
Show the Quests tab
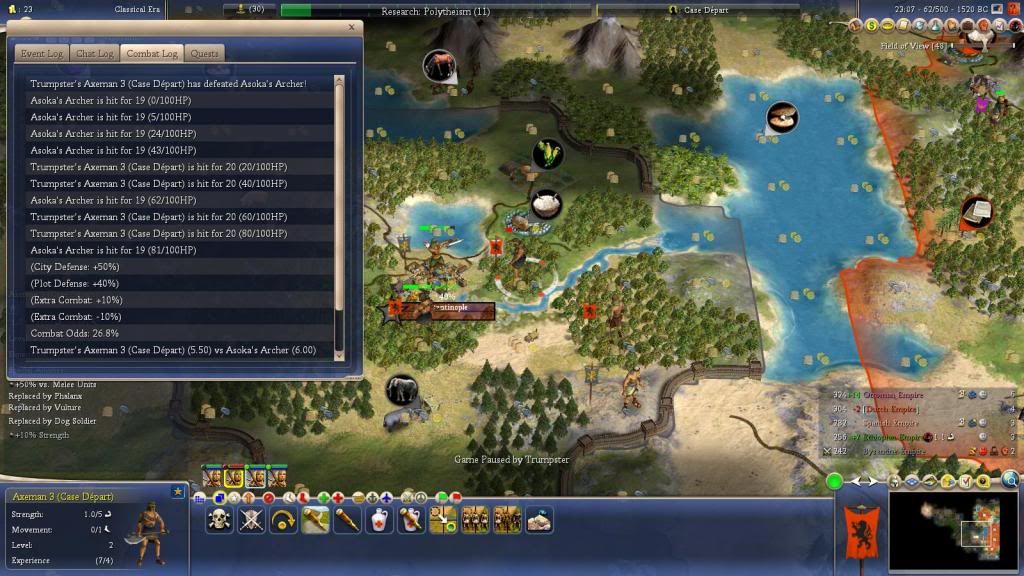[x=203, y=53]
